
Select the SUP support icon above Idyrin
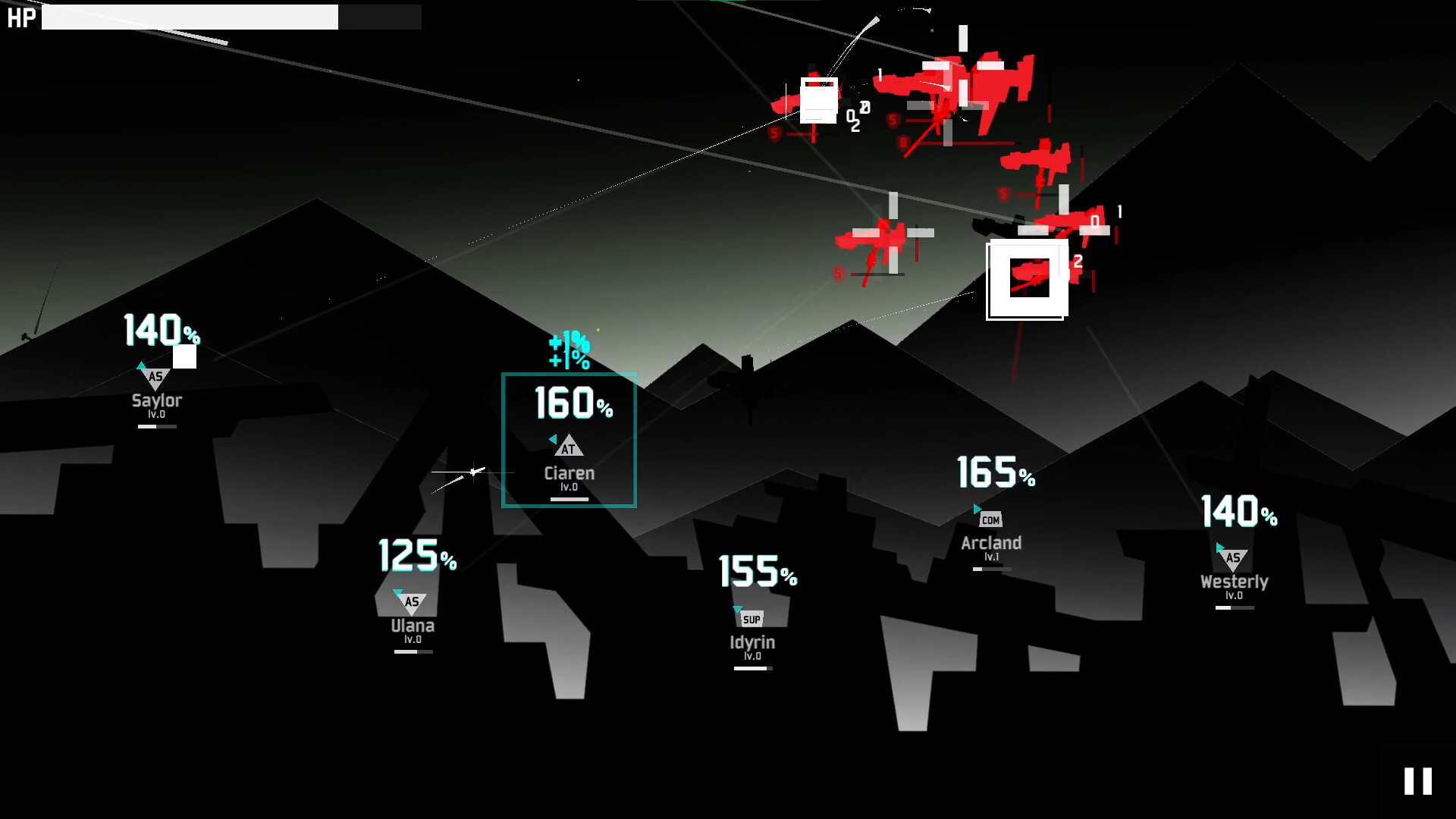coord(753,619)
